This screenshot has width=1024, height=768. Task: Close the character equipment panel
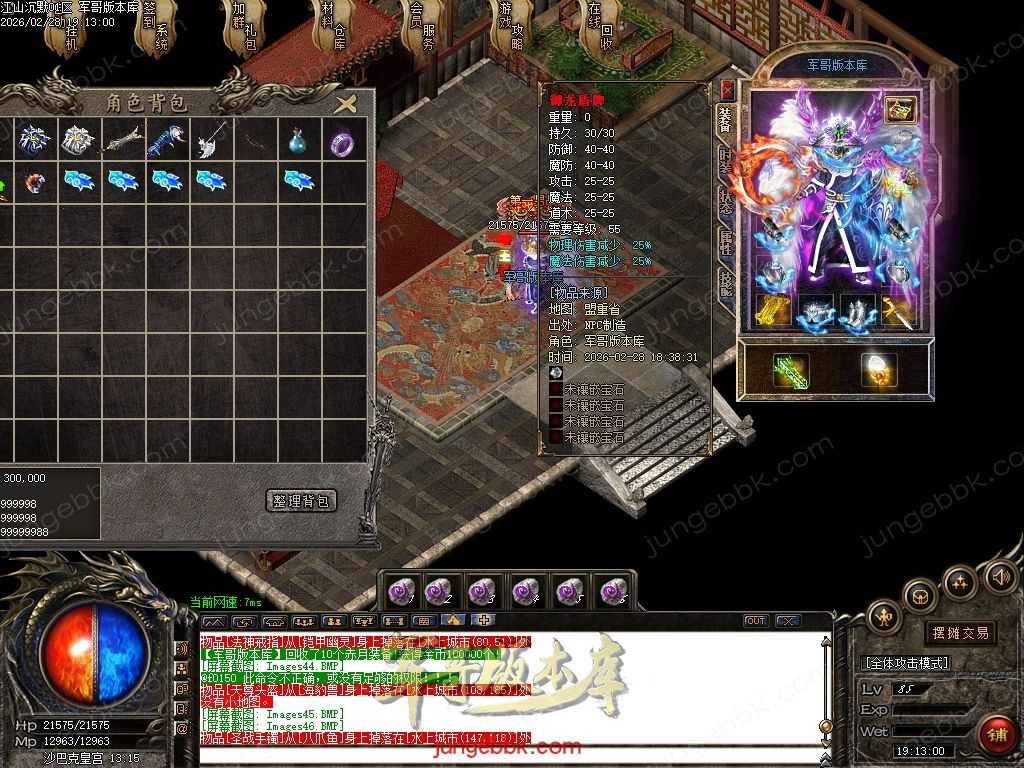[x=727, y=89]
